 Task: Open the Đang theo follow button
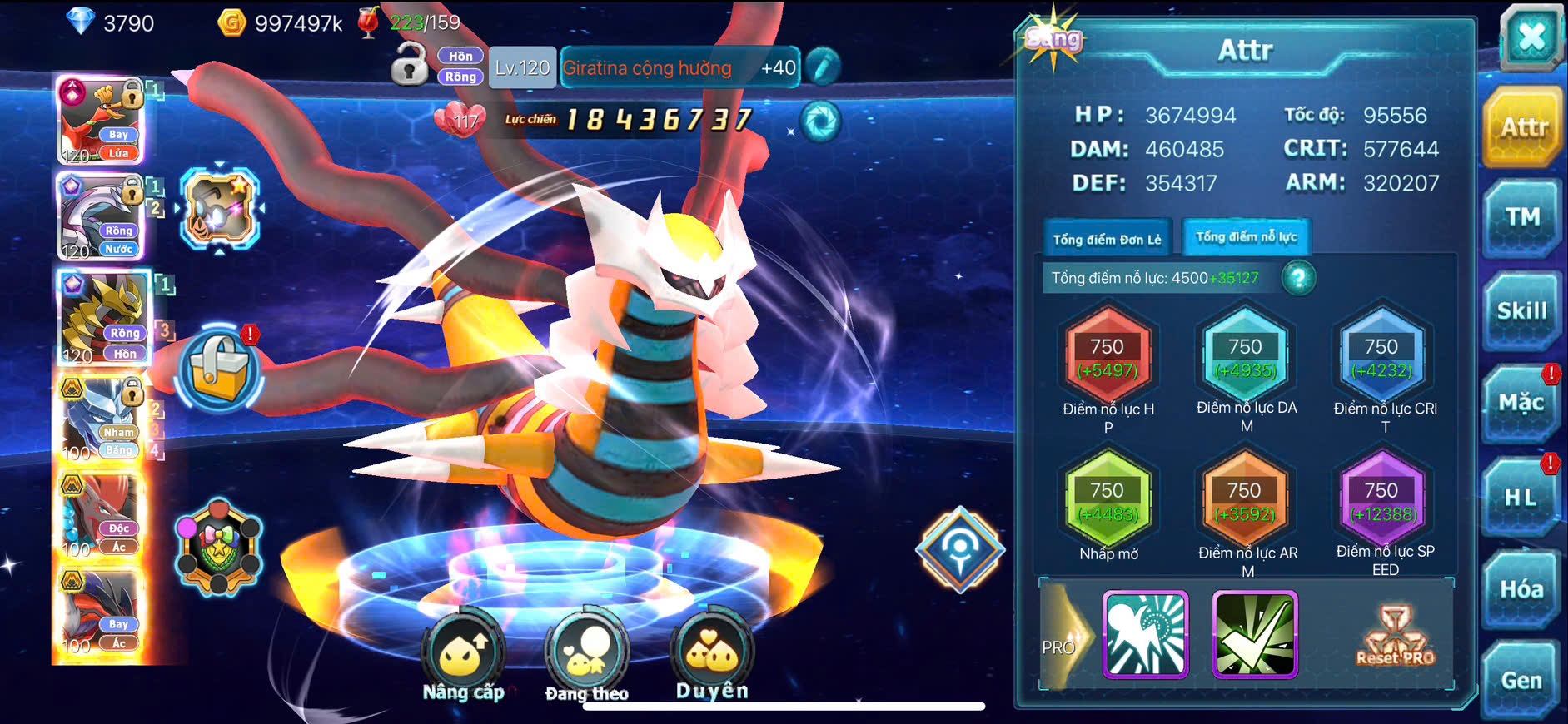(586, 655)
